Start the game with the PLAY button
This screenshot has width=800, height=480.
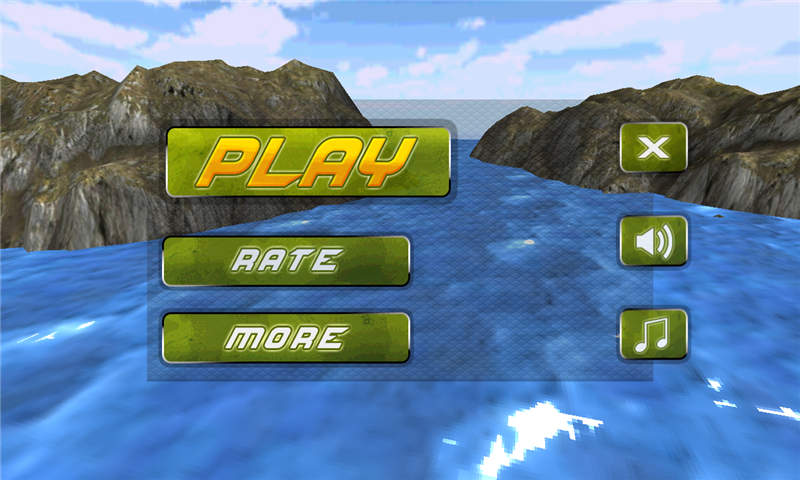pyautogui.click(x=308, y=161)
